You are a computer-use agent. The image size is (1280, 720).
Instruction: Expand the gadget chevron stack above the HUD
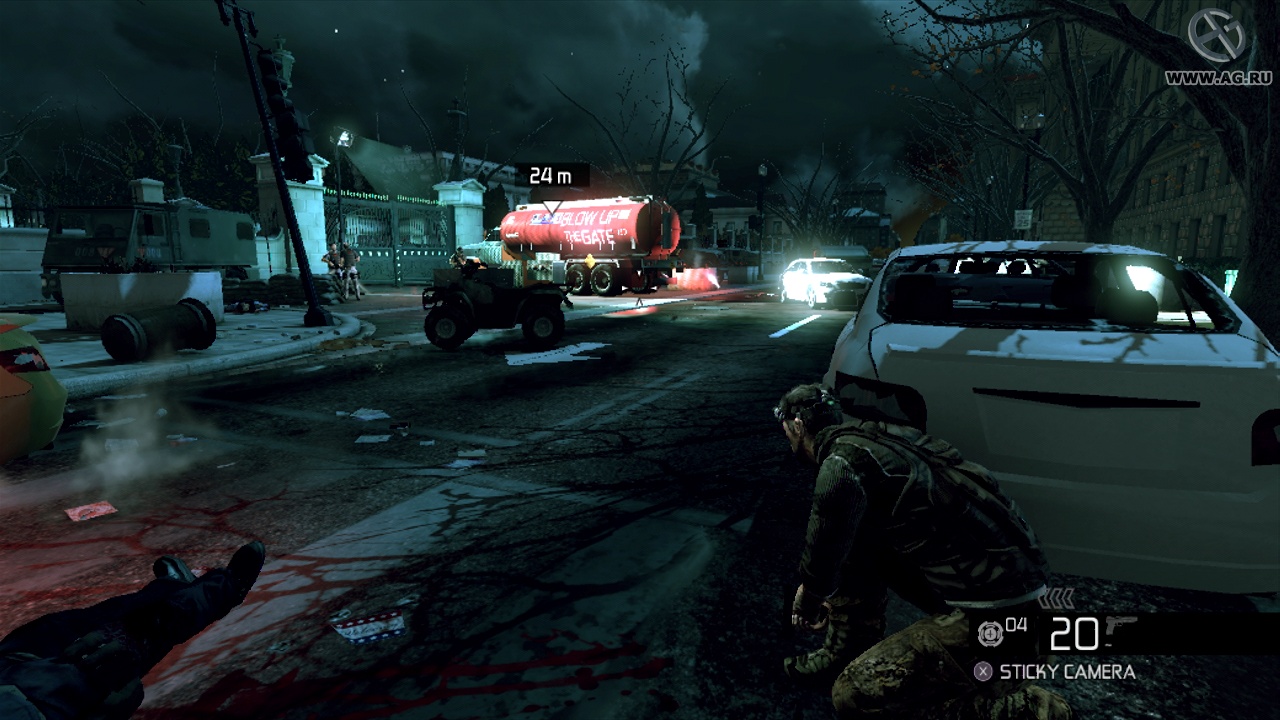pyautogui.click(x=1056, y=597)
